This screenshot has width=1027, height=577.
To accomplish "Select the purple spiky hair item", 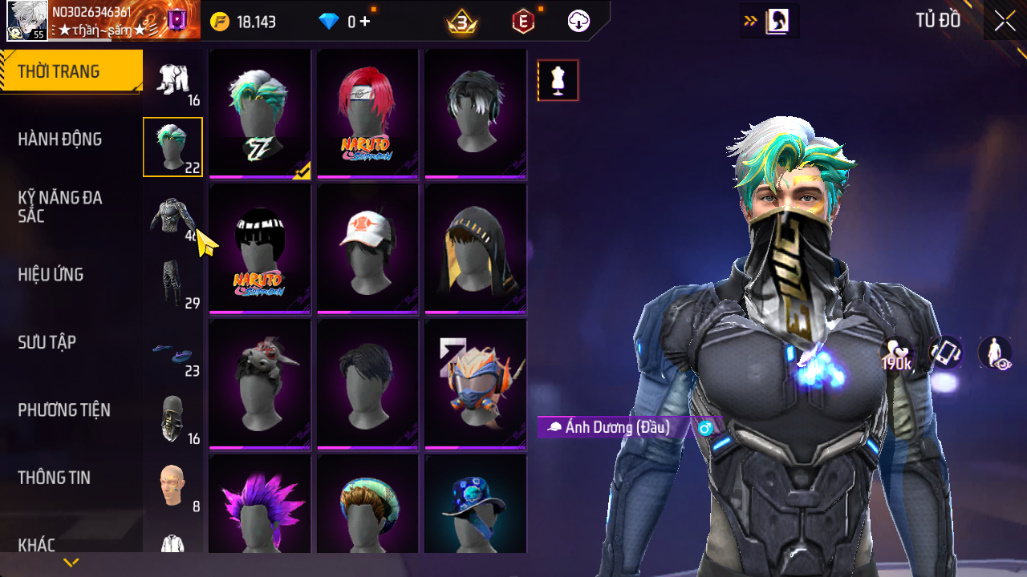I will pos(260,505).
